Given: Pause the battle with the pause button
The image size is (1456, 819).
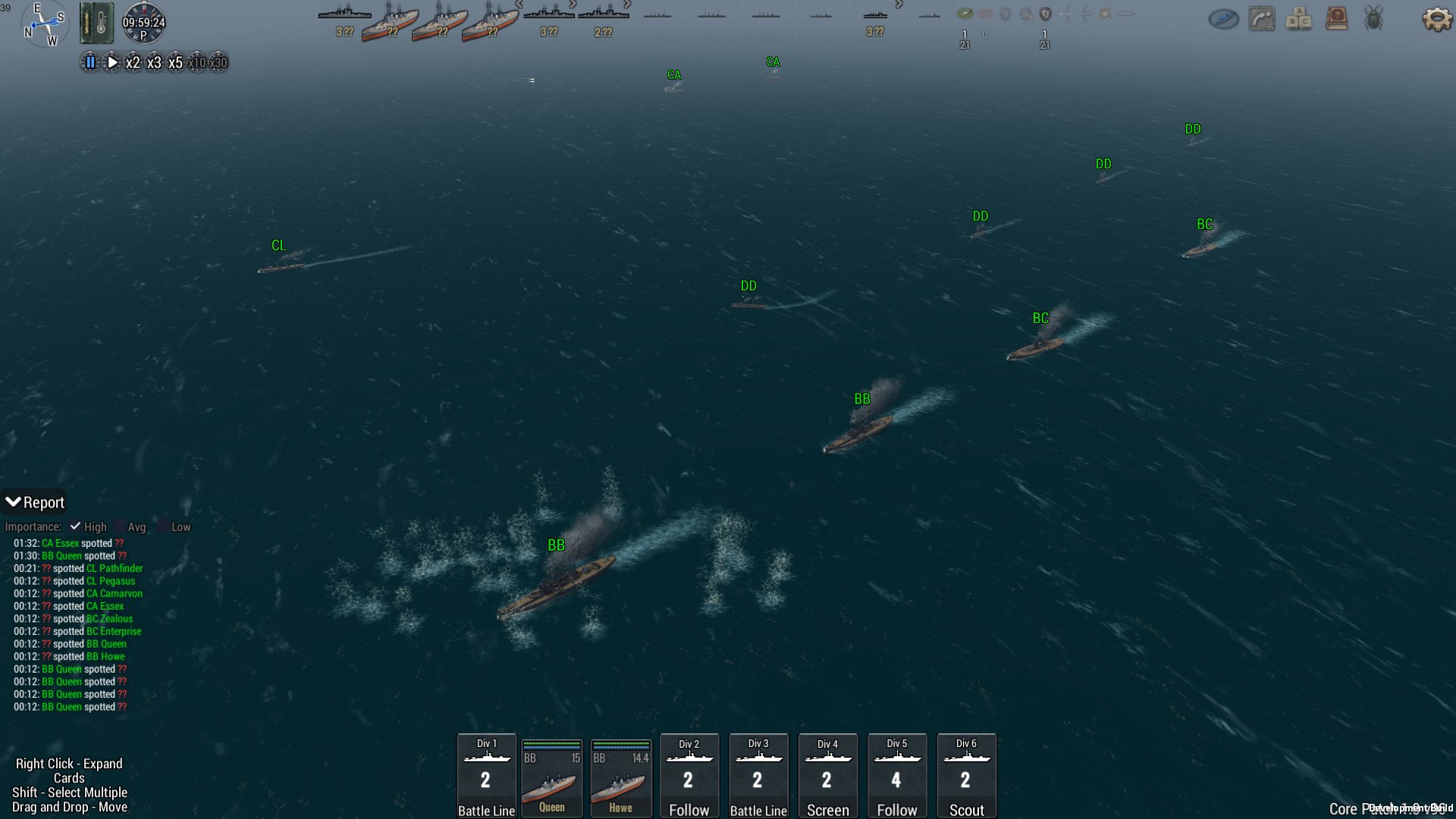Looking at the screenshot, I should [x=90, y=63].
